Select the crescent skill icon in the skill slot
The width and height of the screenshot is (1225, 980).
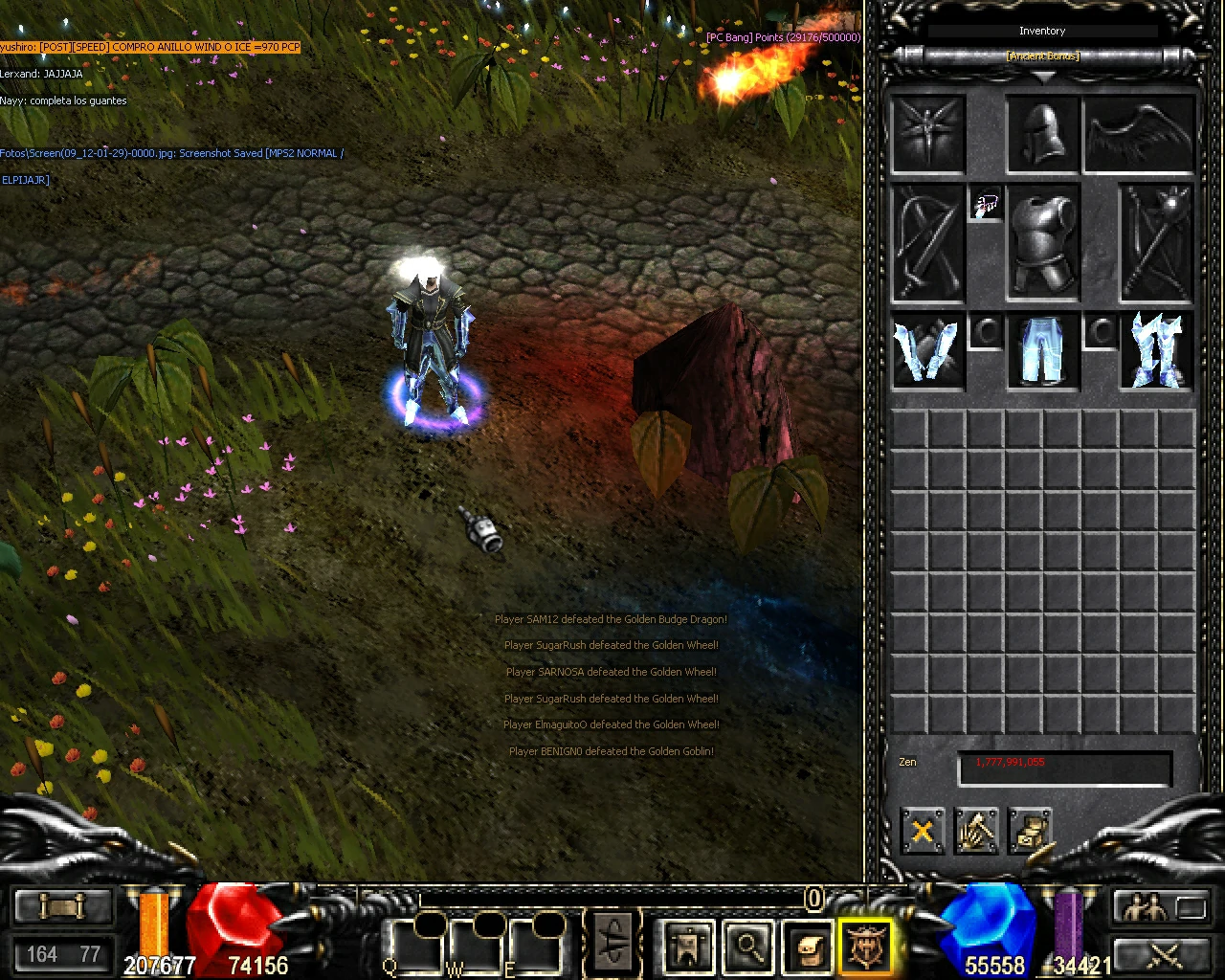[x=612, y=943]
